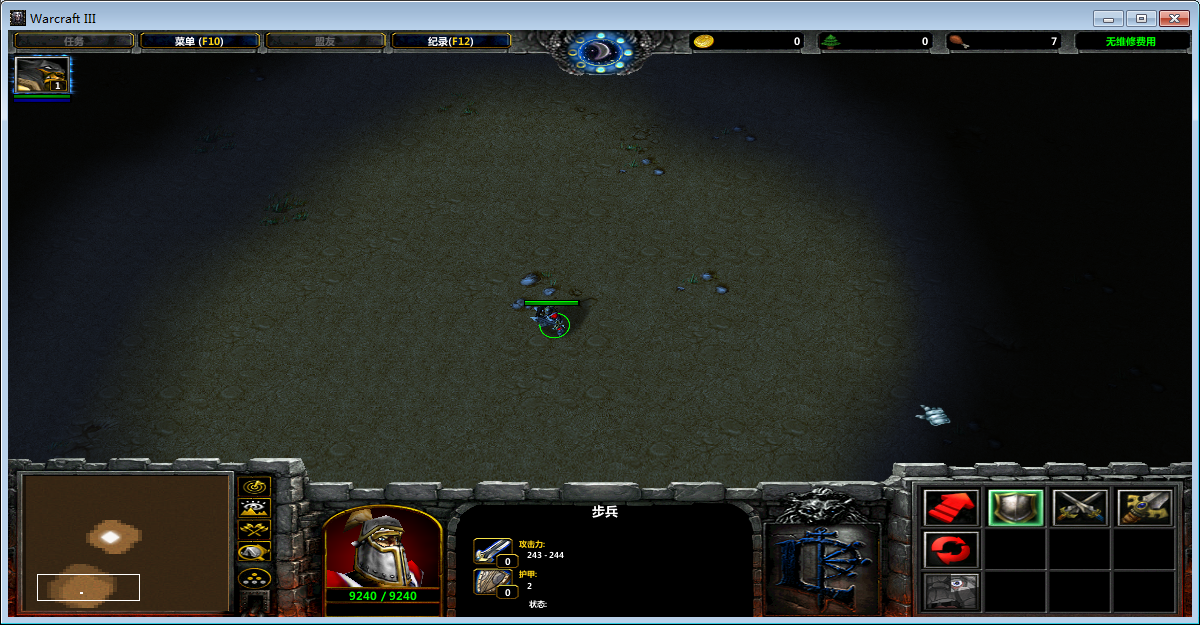Open the 任务 quests button
This screenshot has width=1200, height=625.
74,41
